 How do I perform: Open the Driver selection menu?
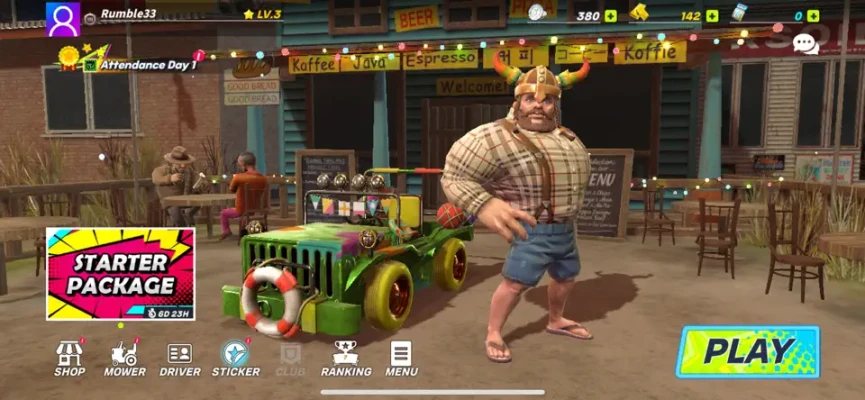pyautogui.click(x=180, y=357)
